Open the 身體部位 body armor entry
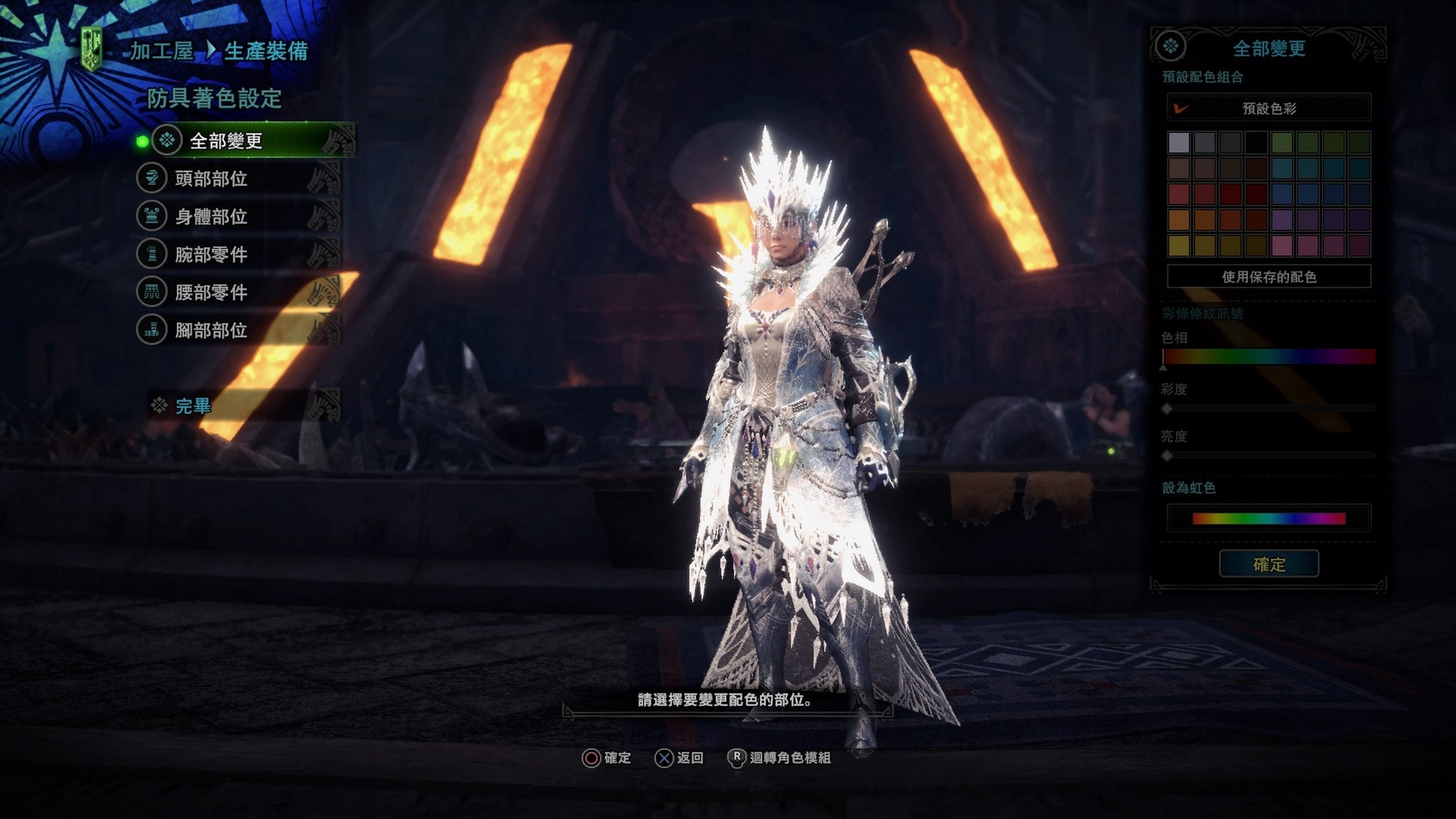This screenshot has width=1456, height=819. point(211,217)
